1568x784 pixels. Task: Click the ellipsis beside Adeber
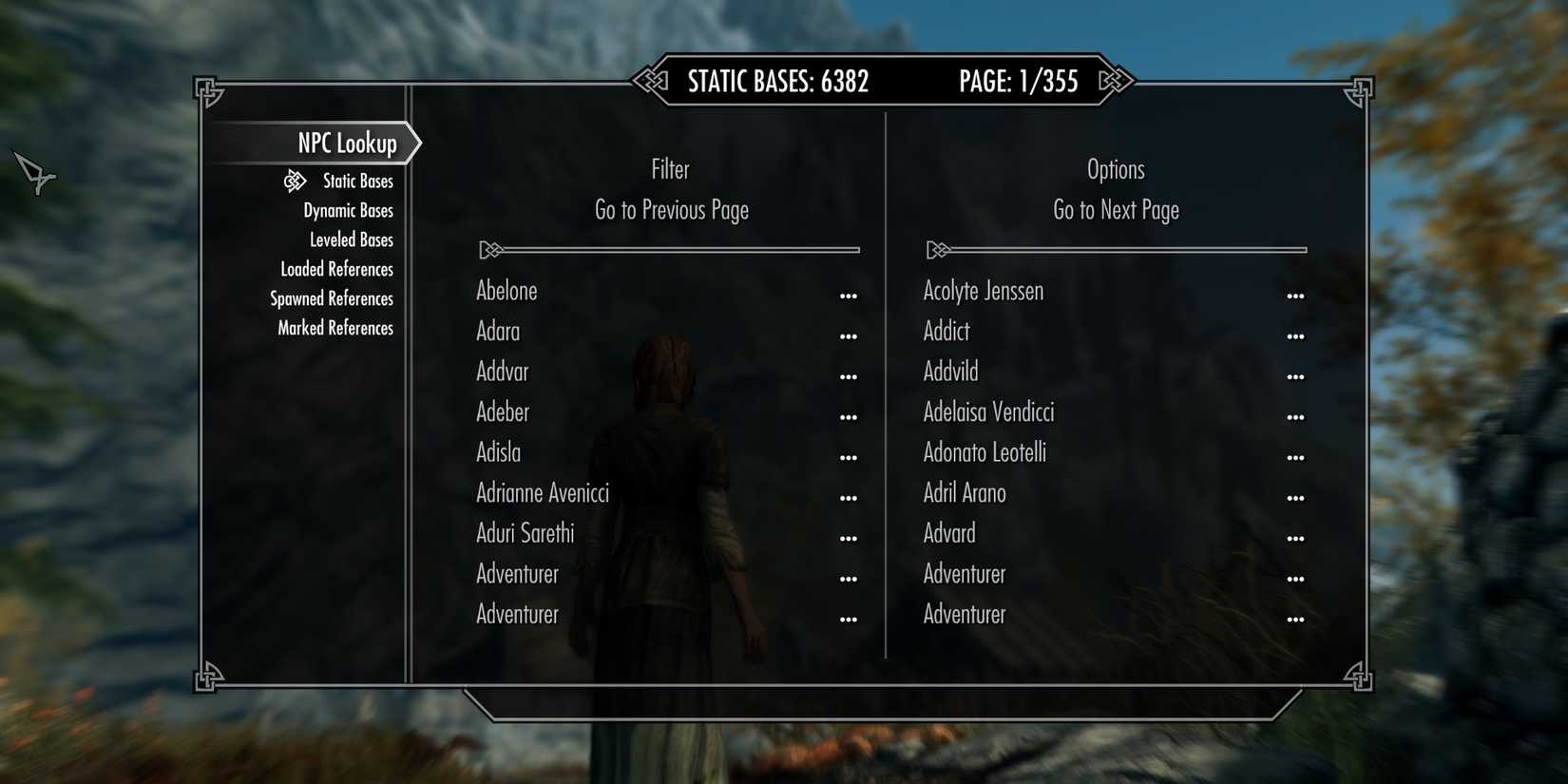(x=849, y=416)
